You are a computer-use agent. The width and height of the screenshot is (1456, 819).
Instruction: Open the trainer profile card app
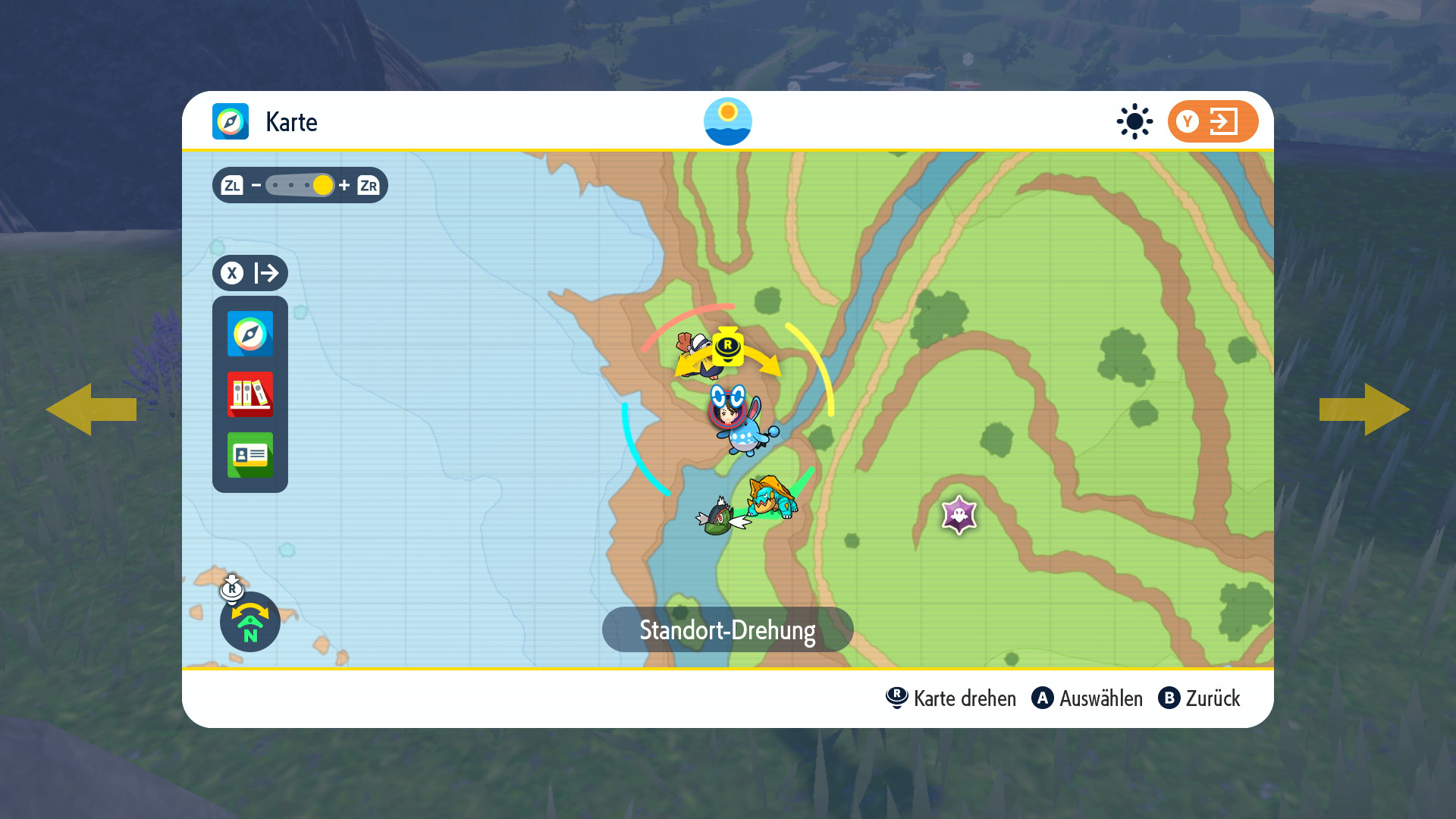tap(250, 455)
